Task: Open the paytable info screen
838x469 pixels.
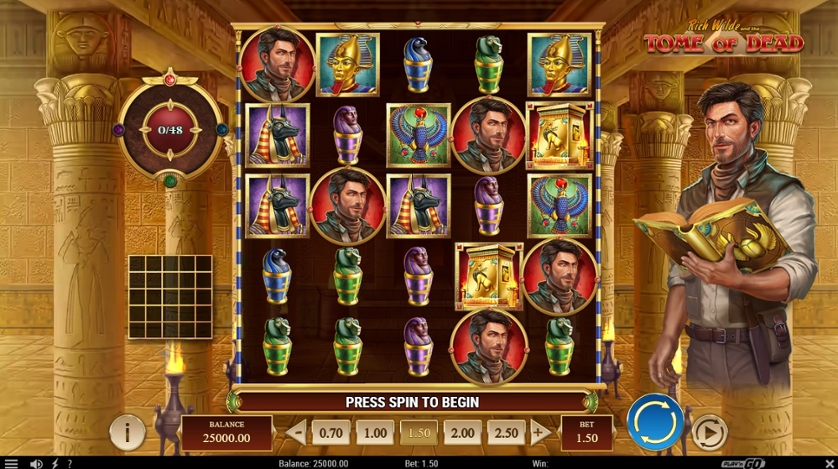Action: pyautogui.click(x=127, y=432)
